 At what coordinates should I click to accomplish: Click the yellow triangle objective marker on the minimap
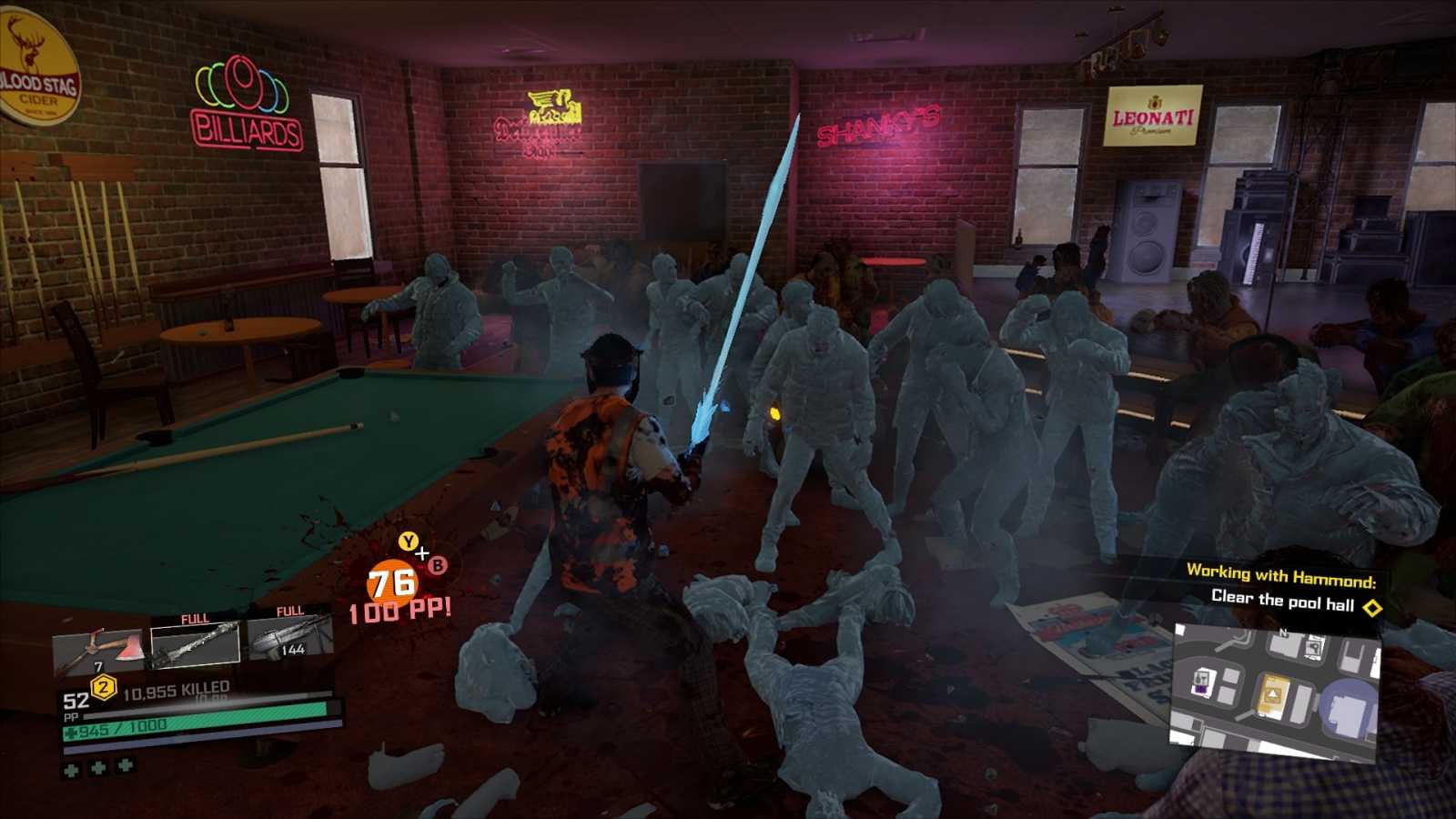[1272, 693]
